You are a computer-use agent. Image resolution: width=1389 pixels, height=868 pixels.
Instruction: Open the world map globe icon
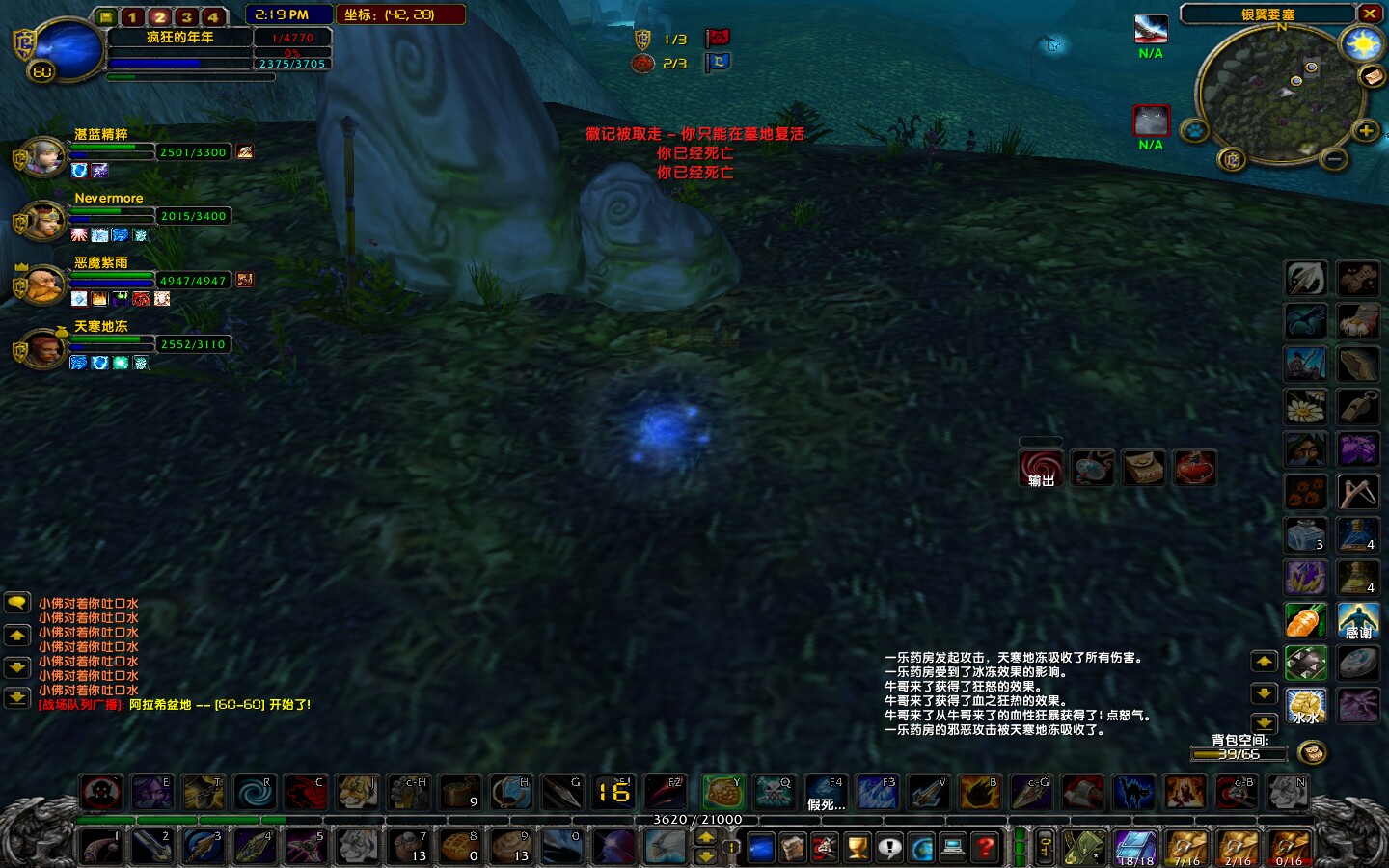tap(923, 847)
